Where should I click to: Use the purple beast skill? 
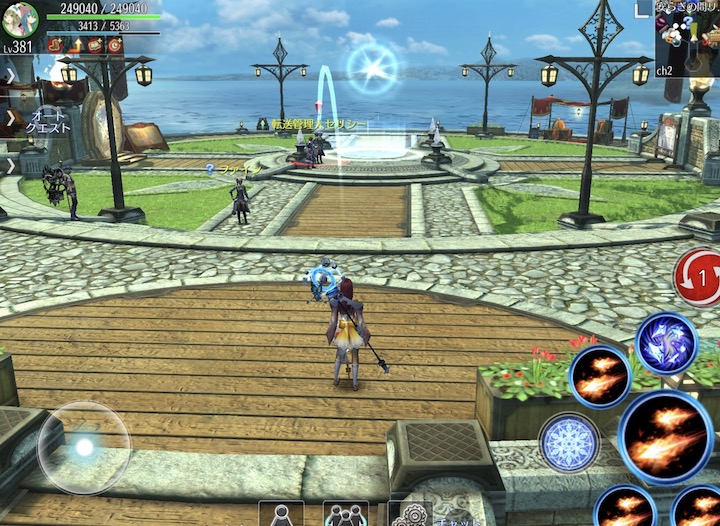point(666,343)
